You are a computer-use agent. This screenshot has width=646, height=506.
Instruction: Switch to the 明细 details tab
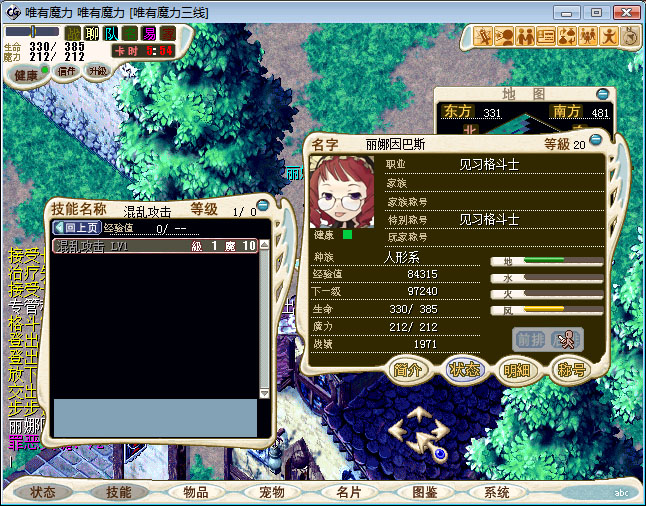coord(517,369)
